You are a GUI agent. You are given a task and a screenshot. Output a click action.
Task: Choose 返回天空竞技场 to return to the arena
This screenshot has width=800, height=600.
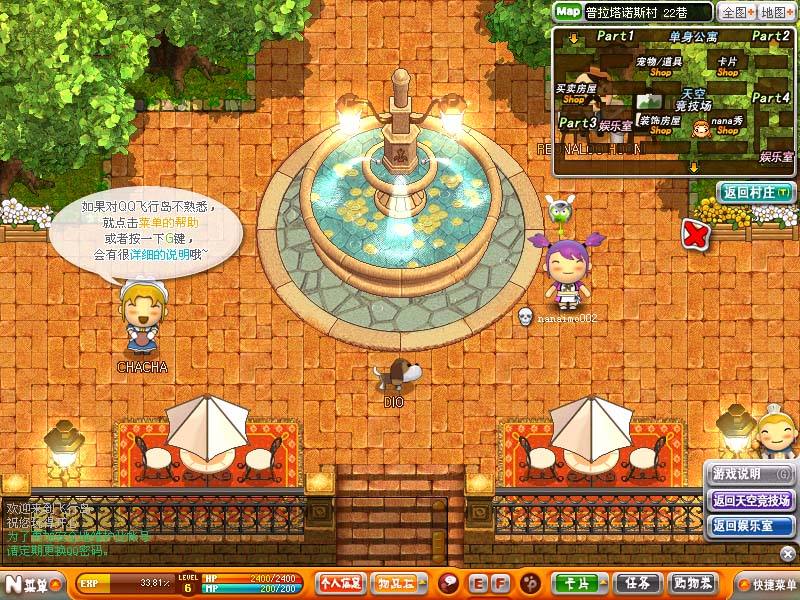coord(750,499)
